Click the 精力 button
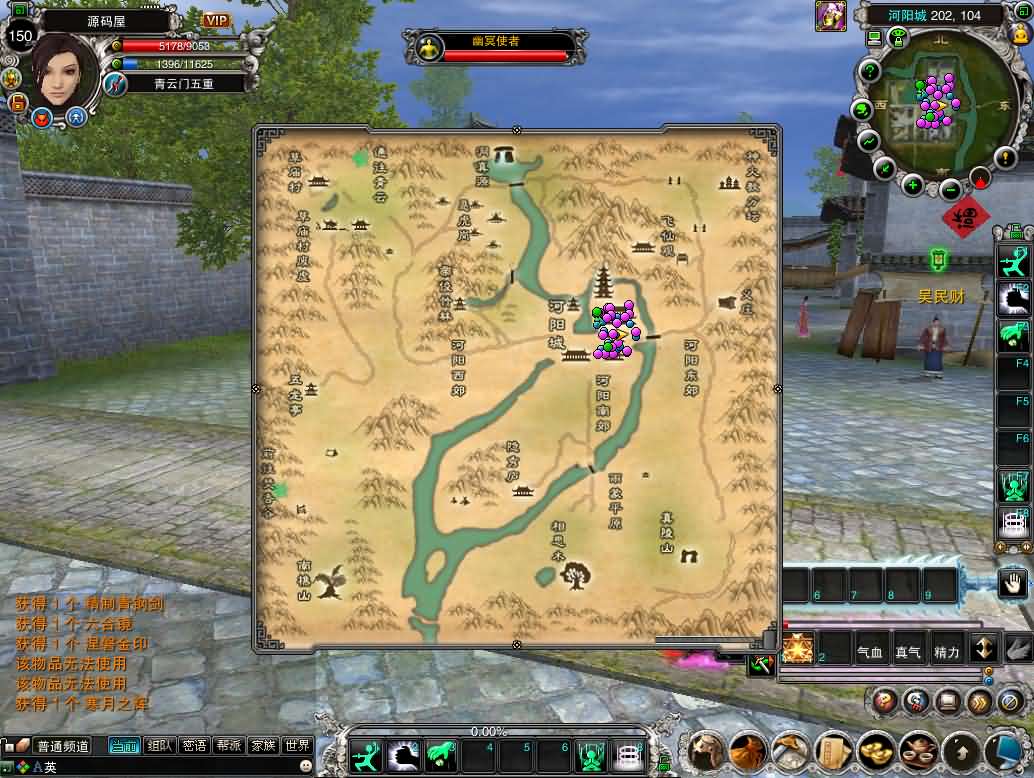Viewport: 1034px width, 778px height. [x=946, y=652]
